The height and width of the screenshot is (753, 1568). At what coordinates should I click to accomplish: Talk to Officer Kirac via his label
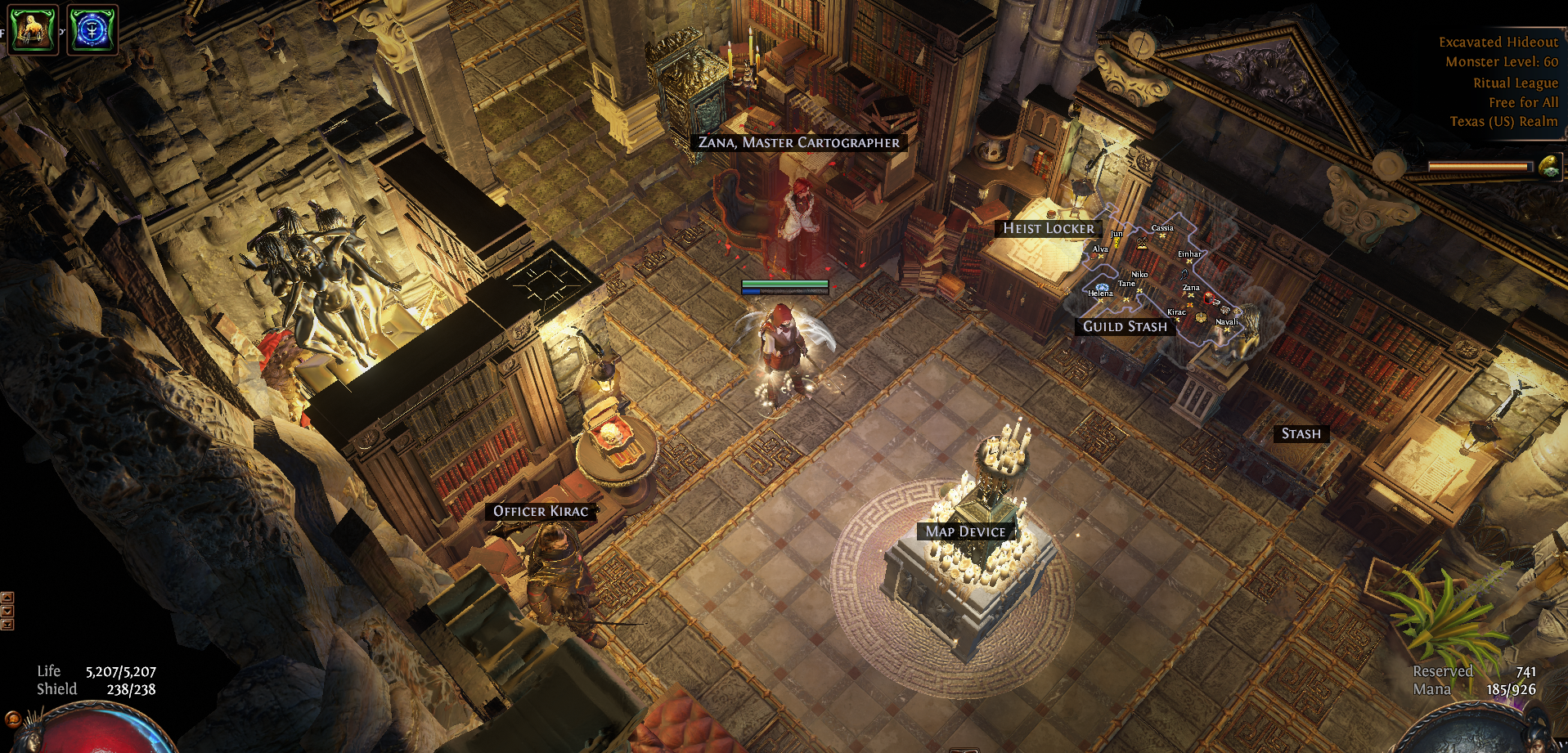[540, 511]
